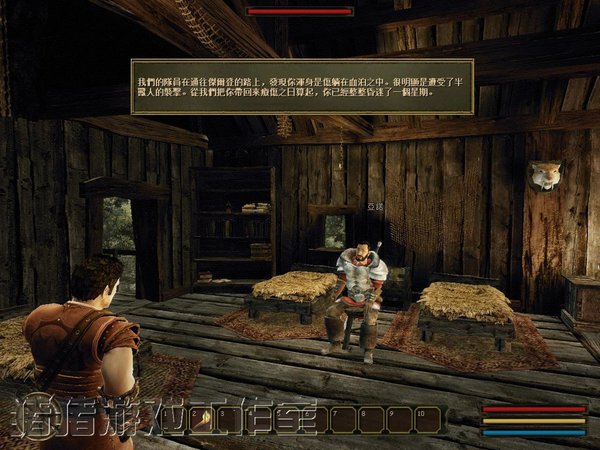The image size is (600, 450).
Task: Select hotbar slot number 10
Action: click(x=429, y=420)
